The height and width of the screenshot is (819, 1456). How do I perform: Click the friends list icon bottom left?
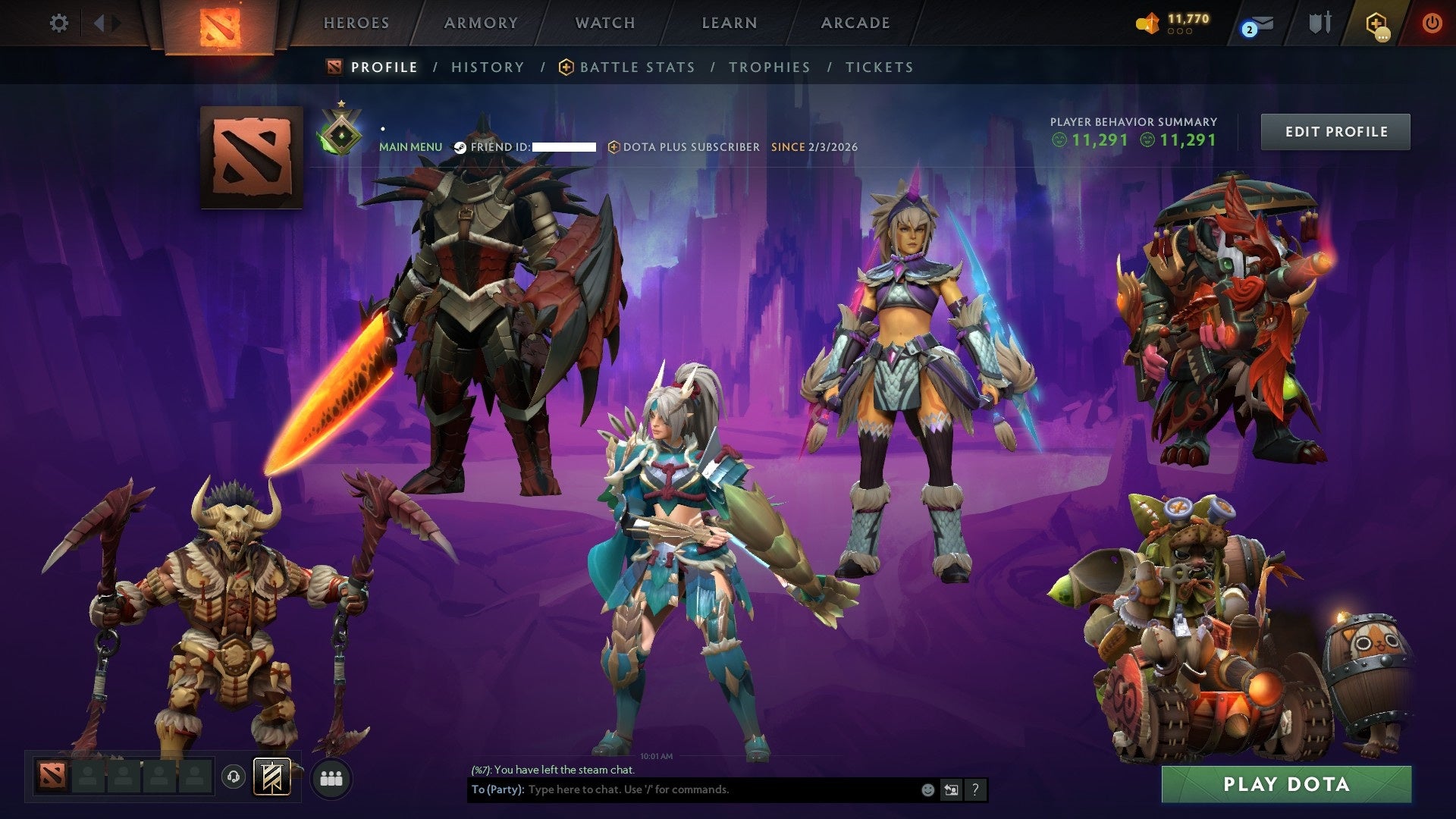[331, 777]
